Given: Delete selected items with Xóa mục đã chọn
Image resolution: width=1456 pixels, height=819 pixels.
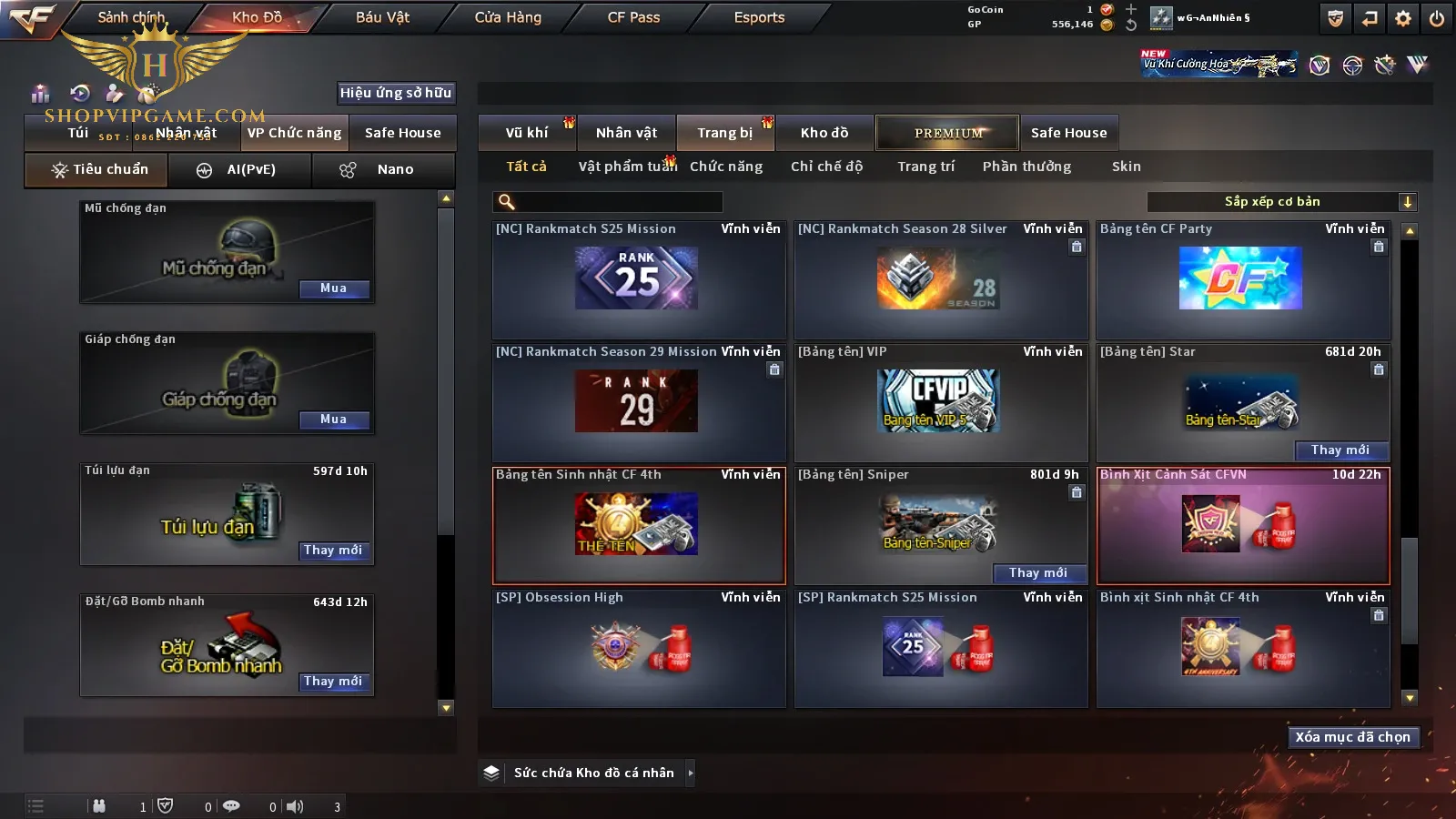Looking at the screenshot, I should [1352, 737].
